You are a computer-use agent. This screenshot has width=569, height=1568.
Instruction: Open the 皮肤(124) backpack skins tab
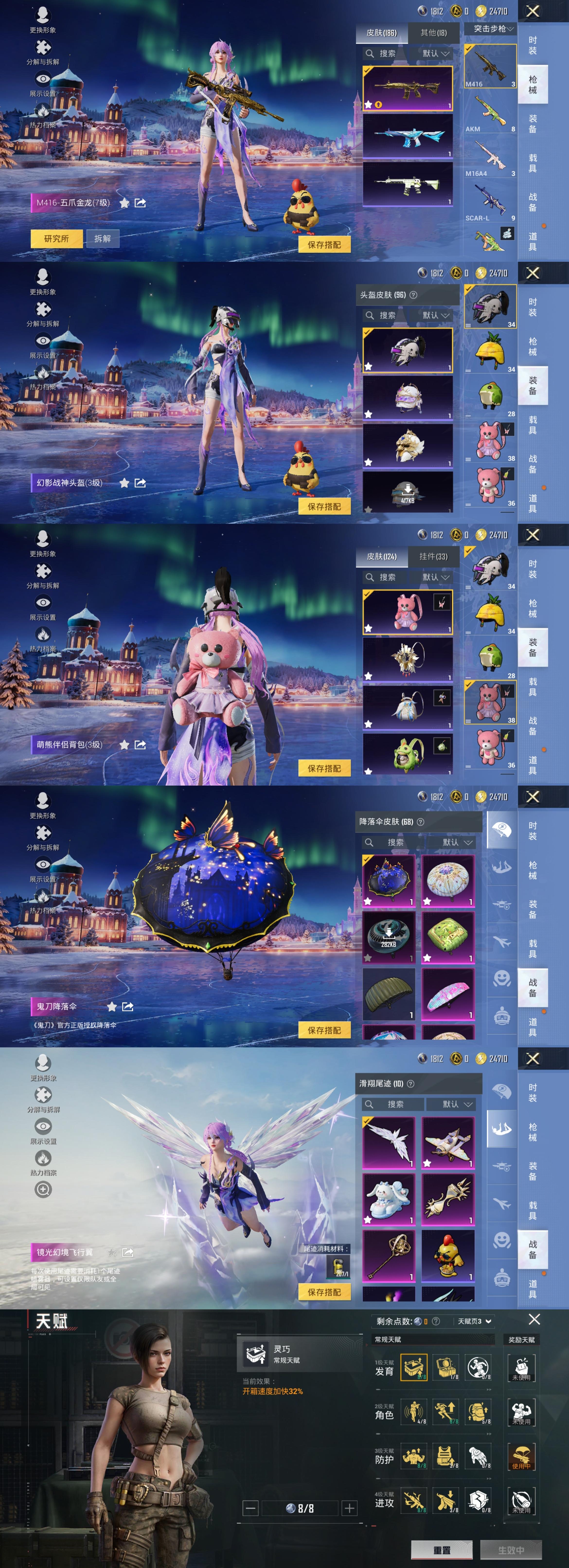382,556
